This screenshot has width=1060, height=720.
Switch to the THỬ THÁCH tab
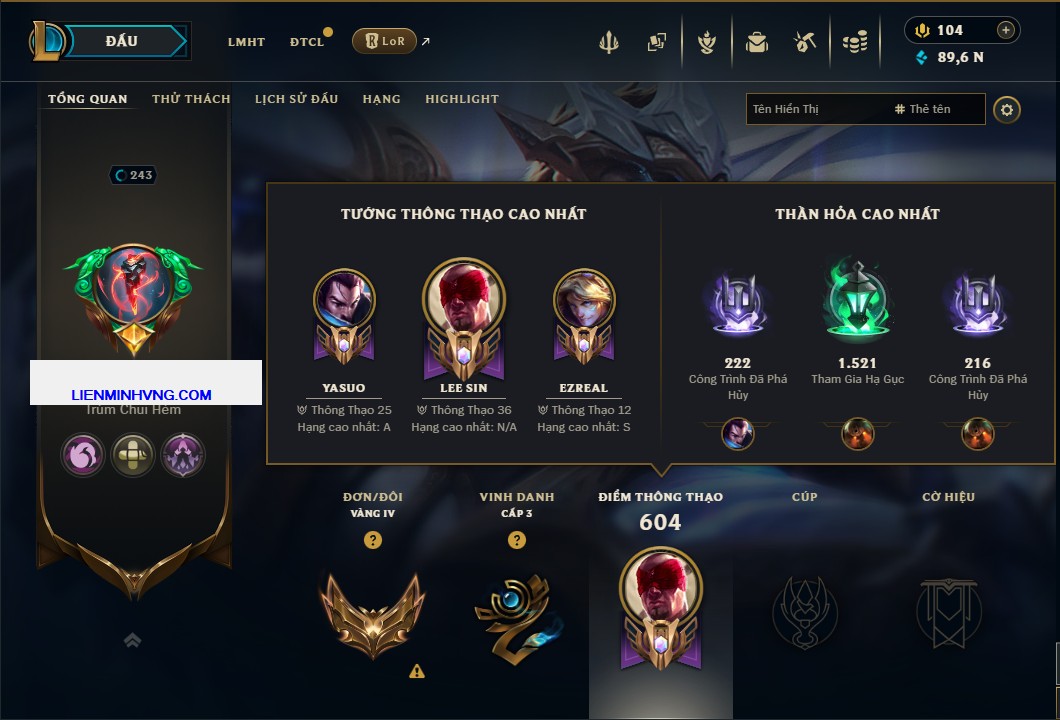click(x=191, y=99)
